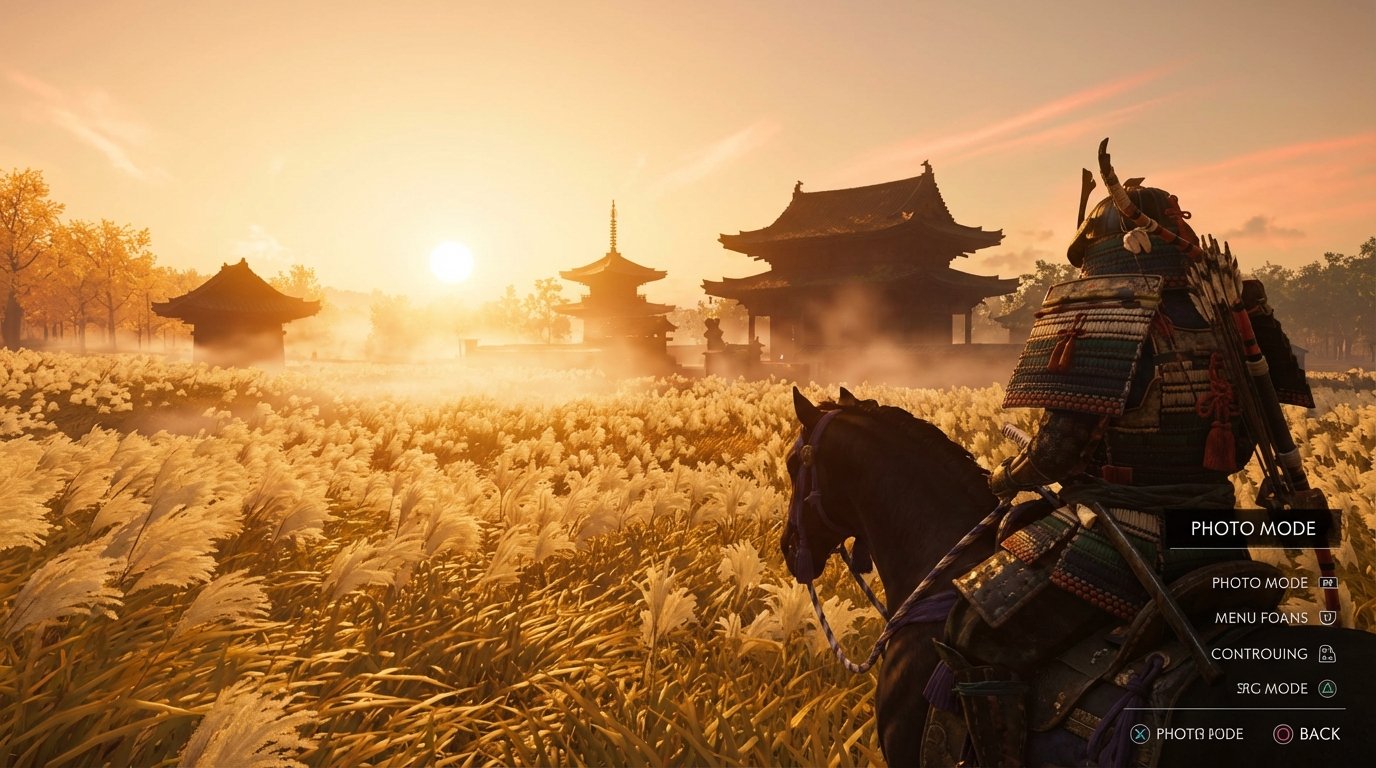
Task: Select the shield badge icon next to Menu Foans
Action: (1326, 617)
